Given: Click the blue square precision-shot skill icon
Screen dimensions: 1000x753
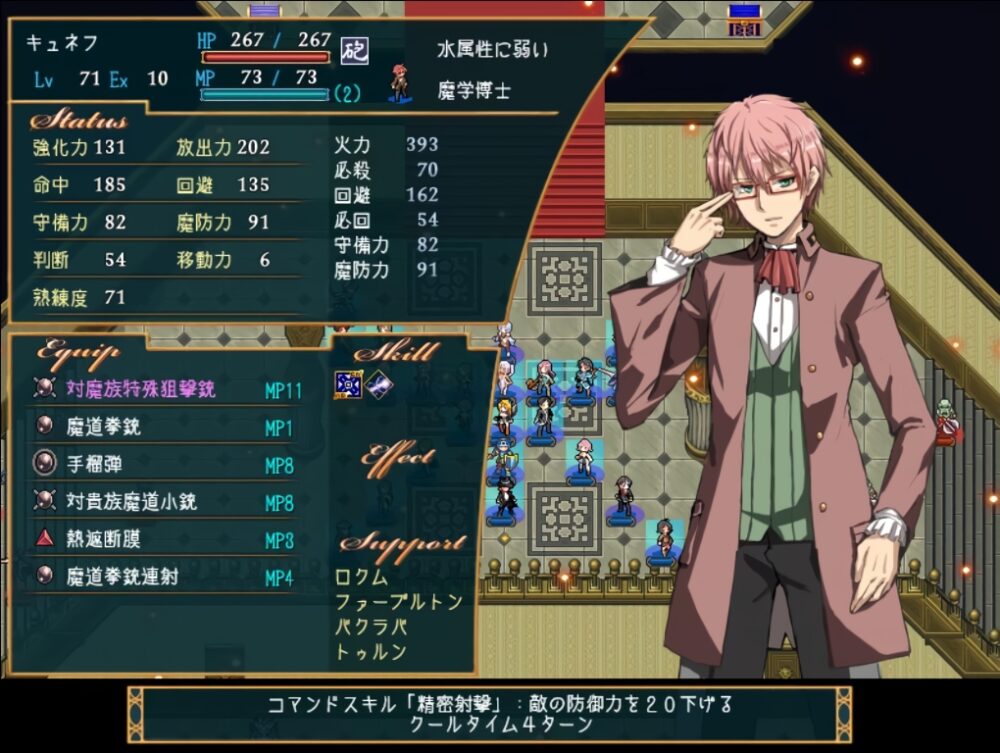Looking at the screenshot, I should [346, 385].
